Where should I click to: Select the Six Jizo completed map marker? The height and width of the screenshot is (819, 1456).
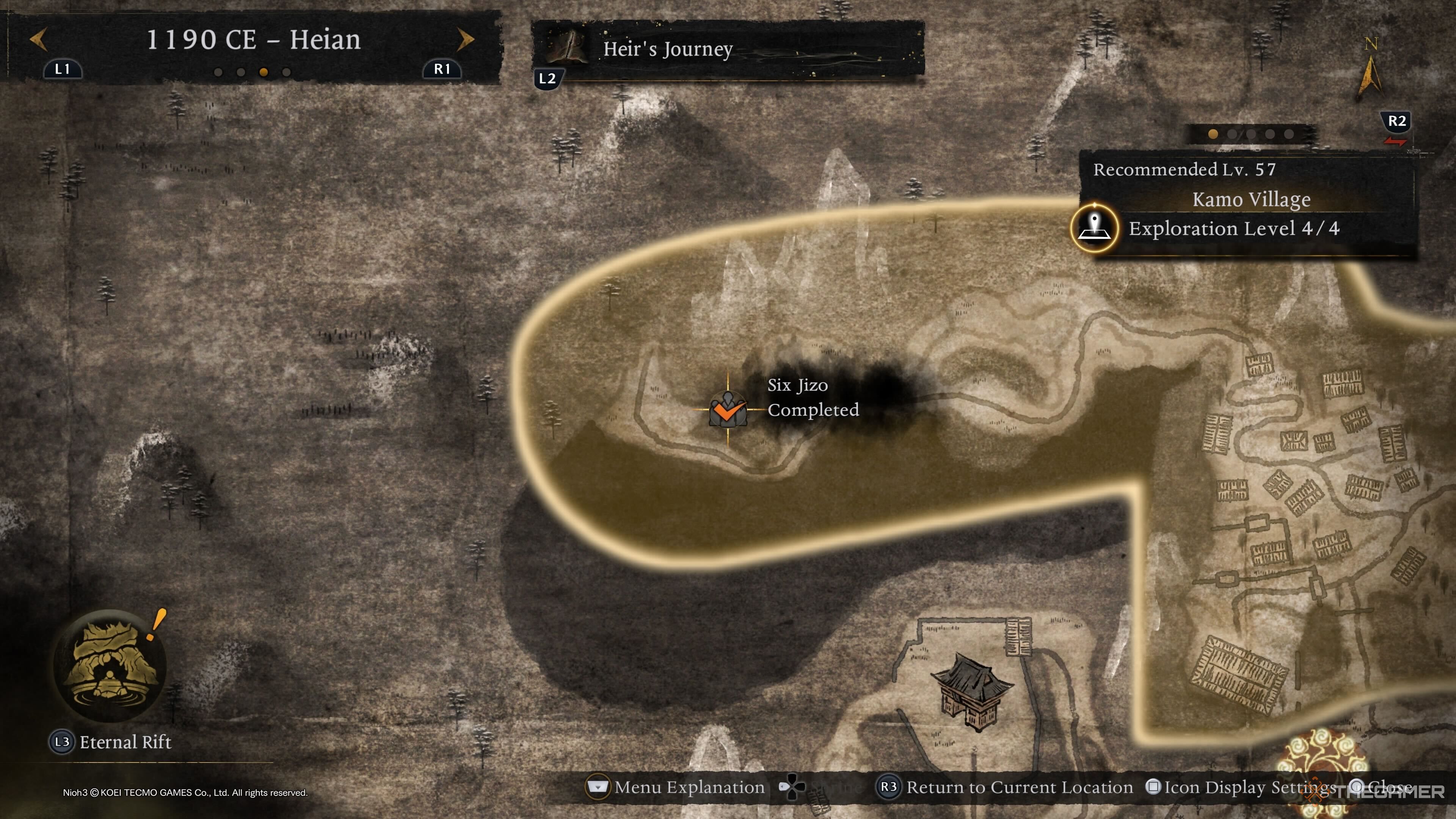(728, 410)
